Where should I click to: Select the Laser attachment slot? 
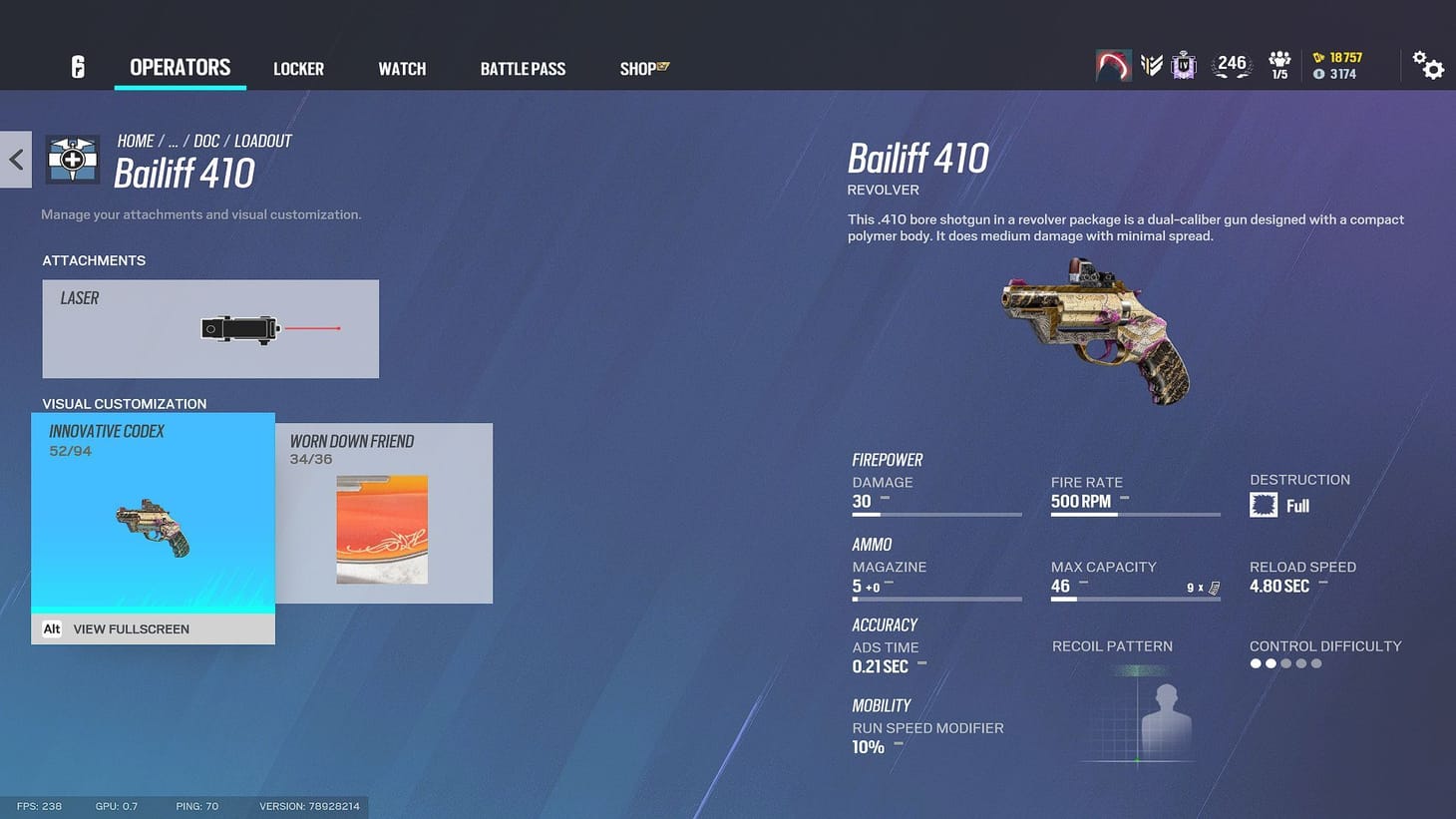209,328
